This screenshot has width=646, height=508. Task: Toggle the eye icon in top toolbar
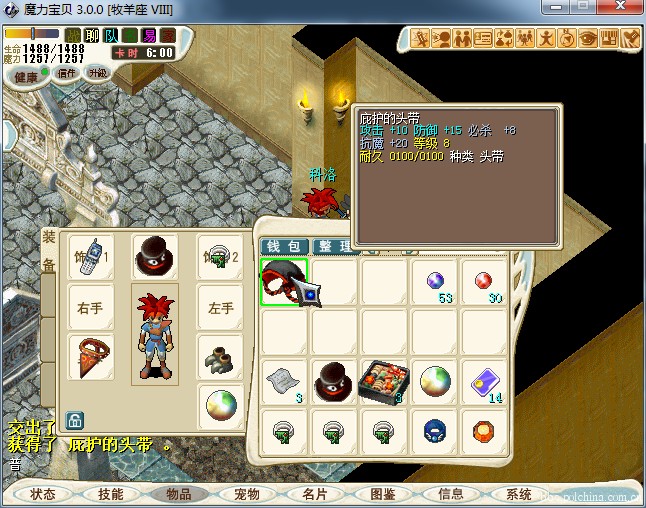588,39
